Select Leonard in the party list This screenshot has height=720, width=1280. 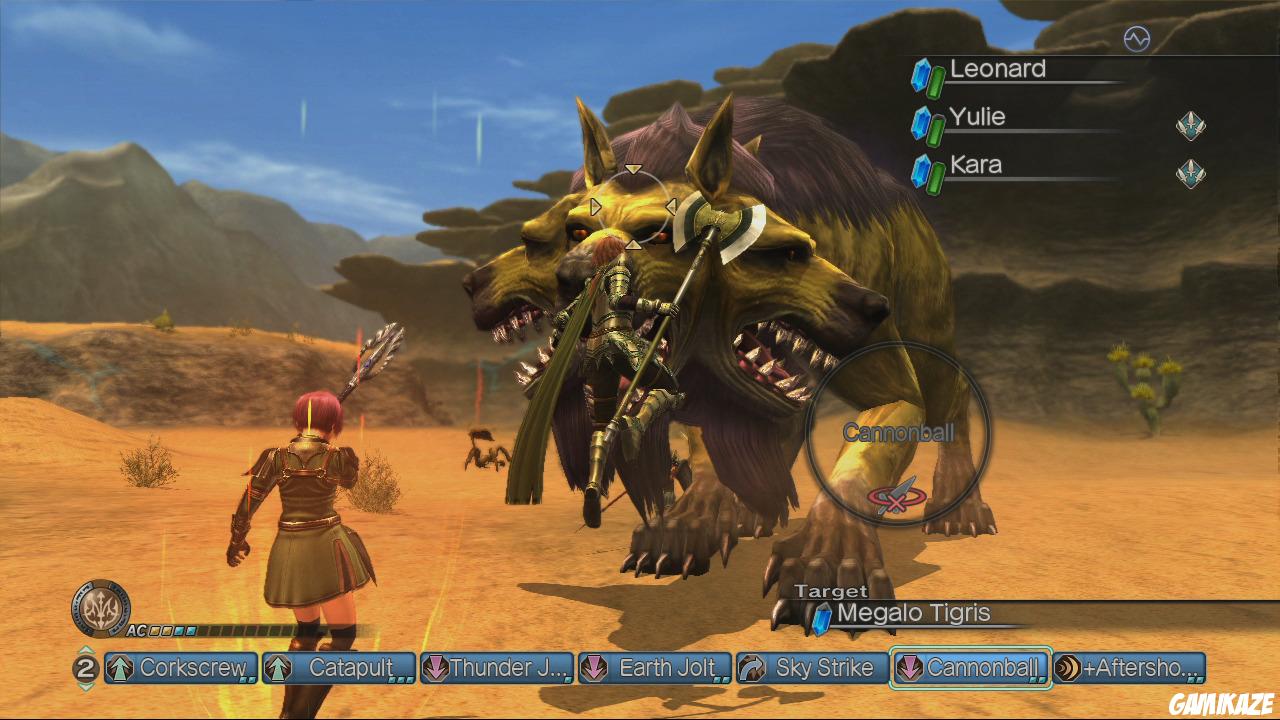[997, 69]
